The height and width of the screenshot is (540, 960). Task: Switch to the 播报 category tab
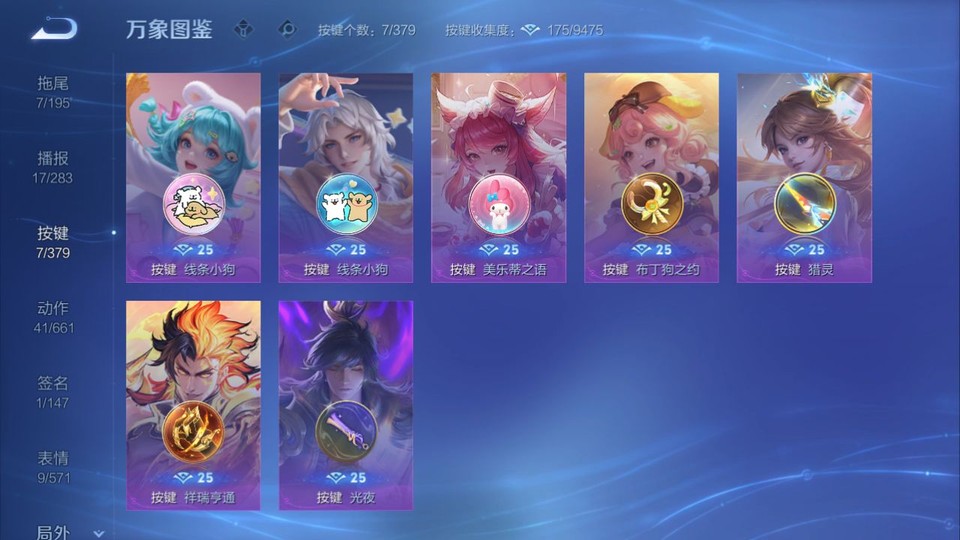coord(54,166)
